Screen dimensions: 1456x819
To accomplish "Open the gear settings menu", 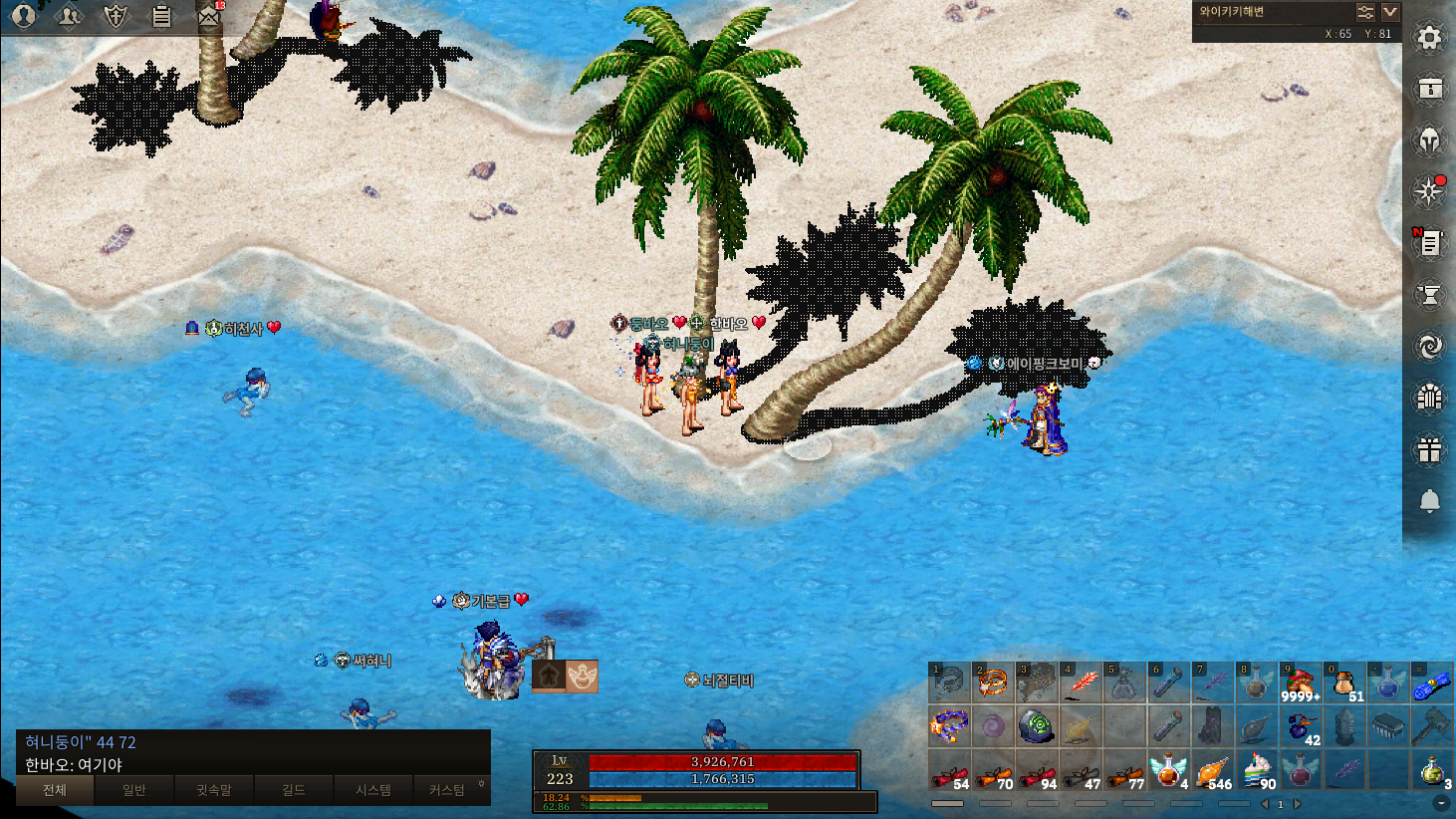I will click(x=1429, y=38).
